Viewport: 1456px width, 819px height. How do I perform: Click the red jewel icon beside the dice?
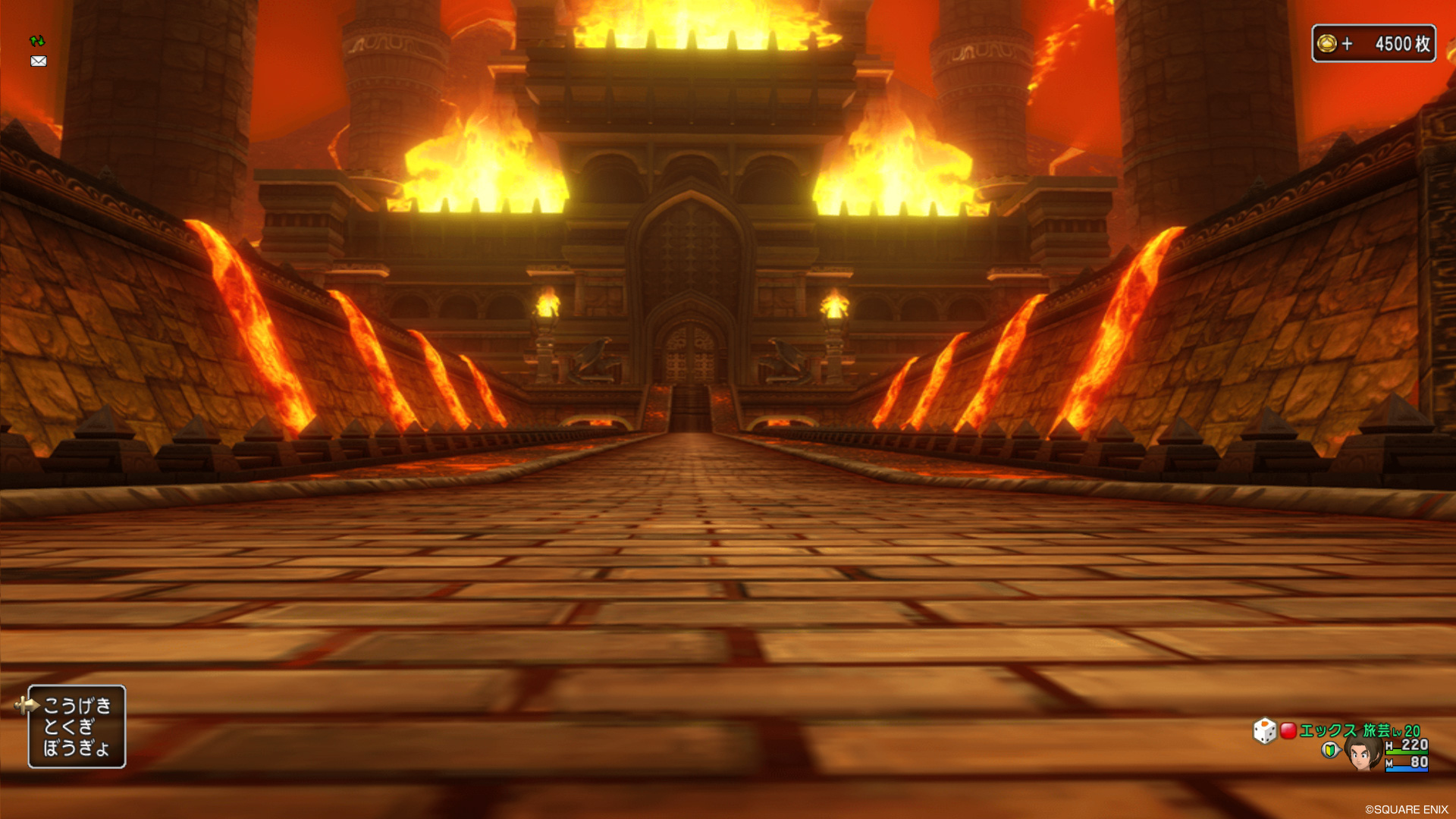pos(1289,730)
